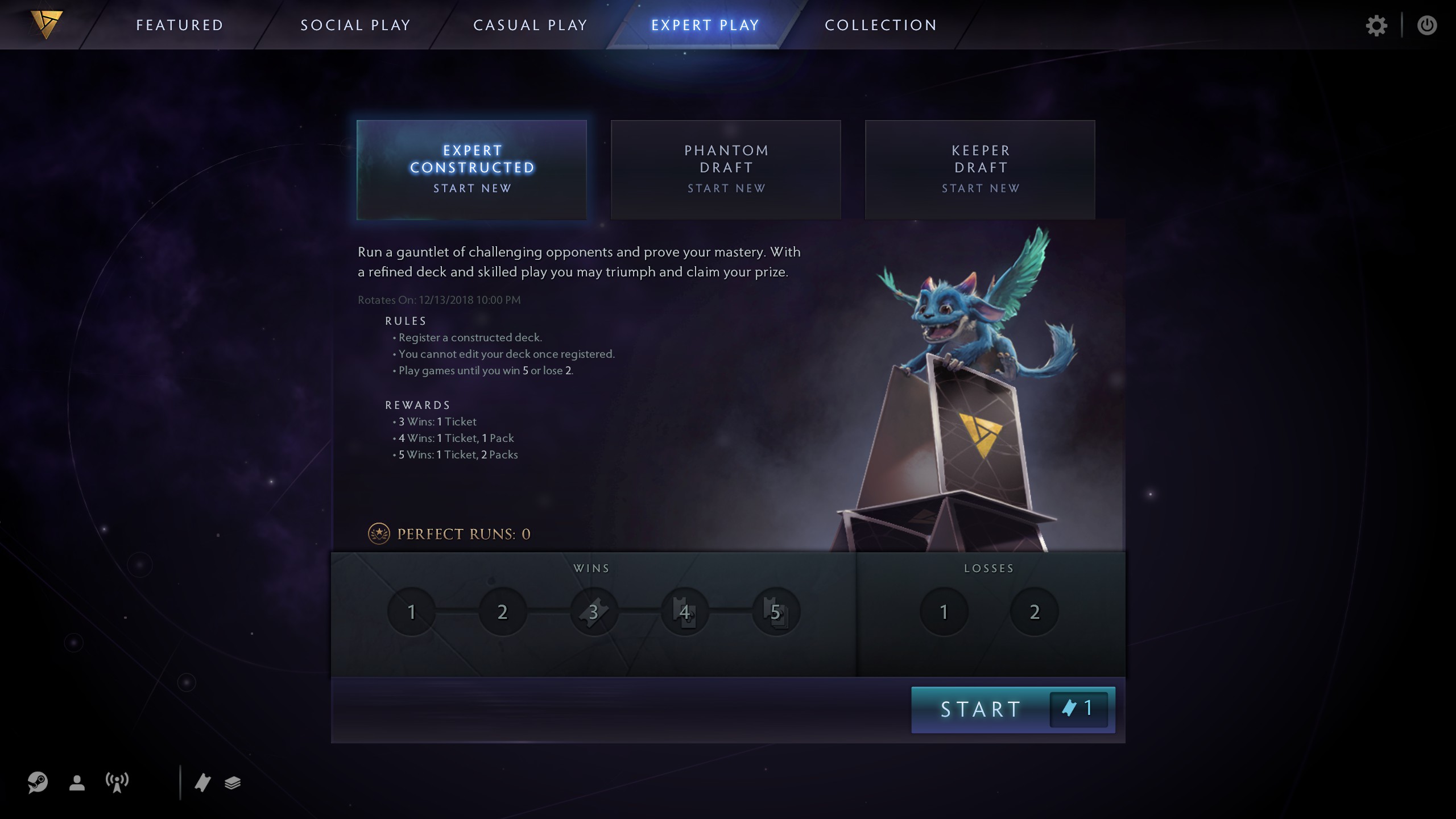The height and width of the screenshot is (819, 1456).
Task: Go to Social Play
Action: tap(356, 24)
